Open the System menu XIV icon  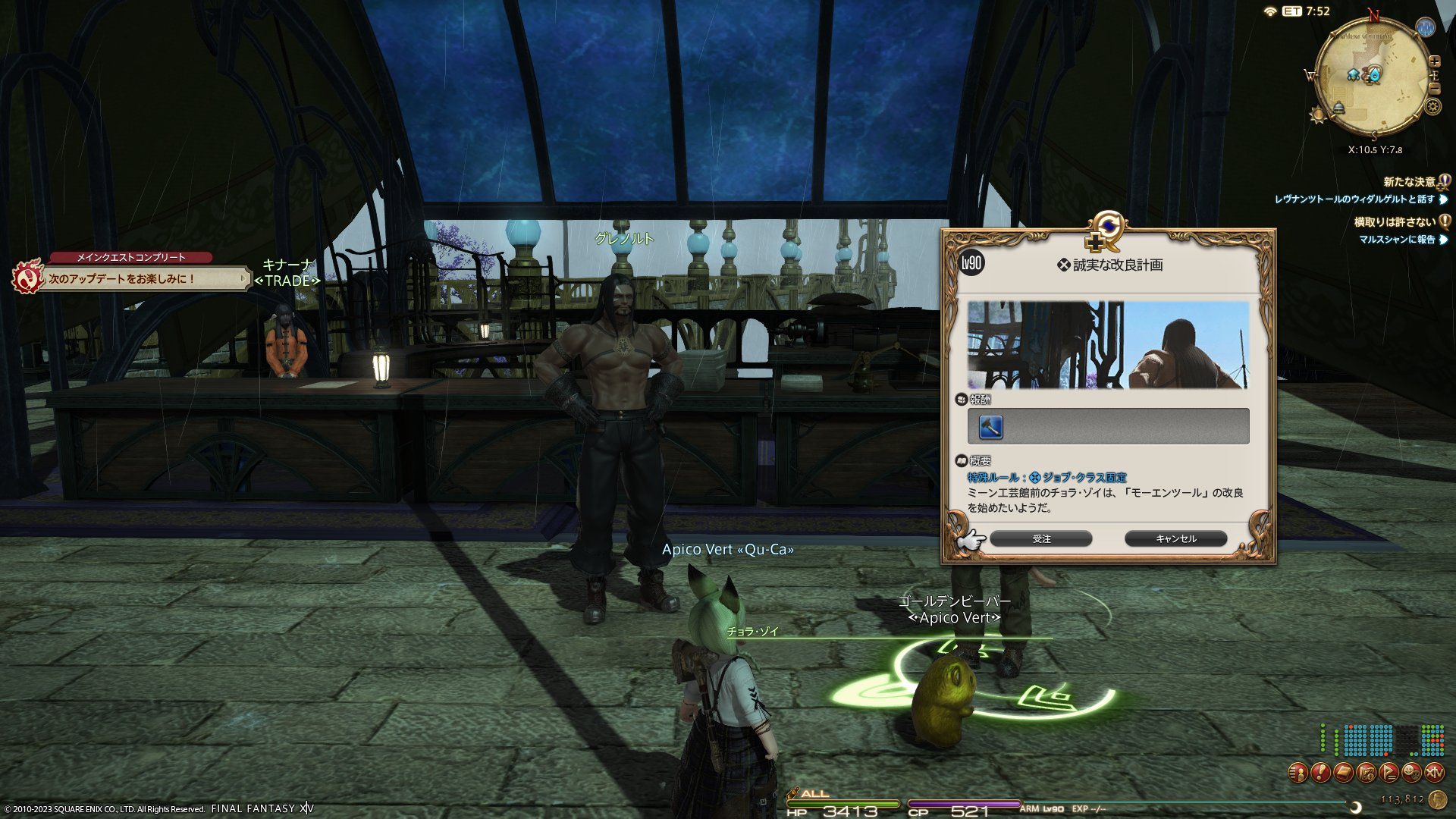(x=1434, y=773)
